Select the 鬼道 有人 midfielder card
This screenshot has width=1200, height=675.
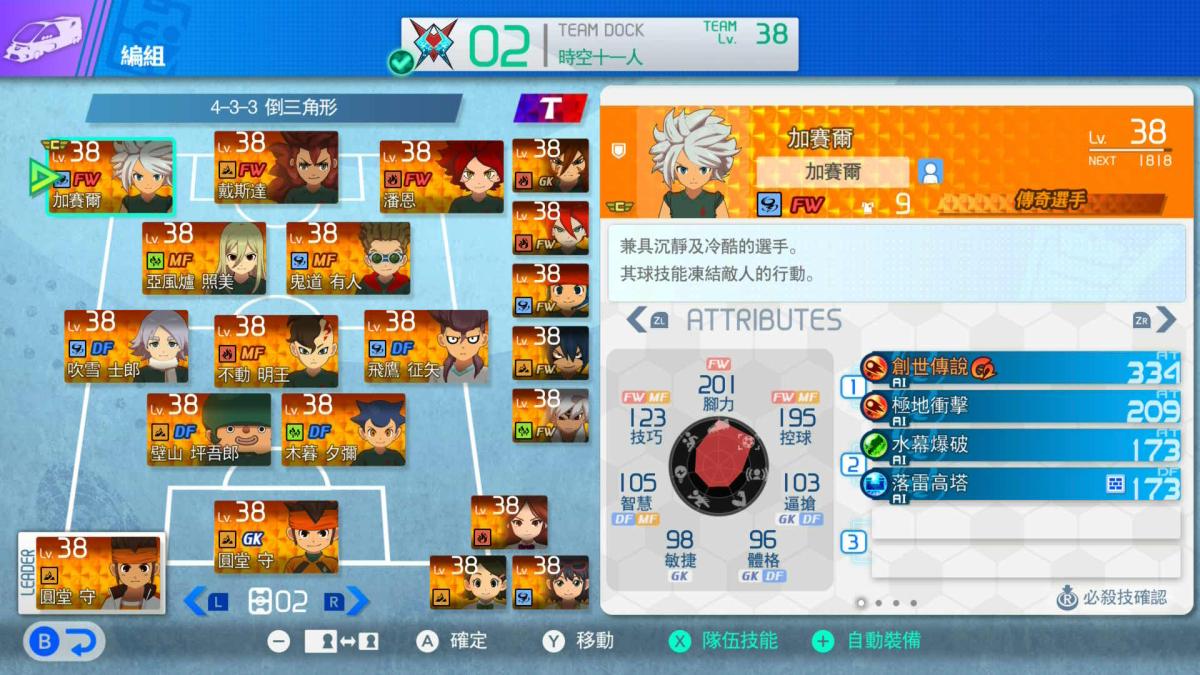348,258
